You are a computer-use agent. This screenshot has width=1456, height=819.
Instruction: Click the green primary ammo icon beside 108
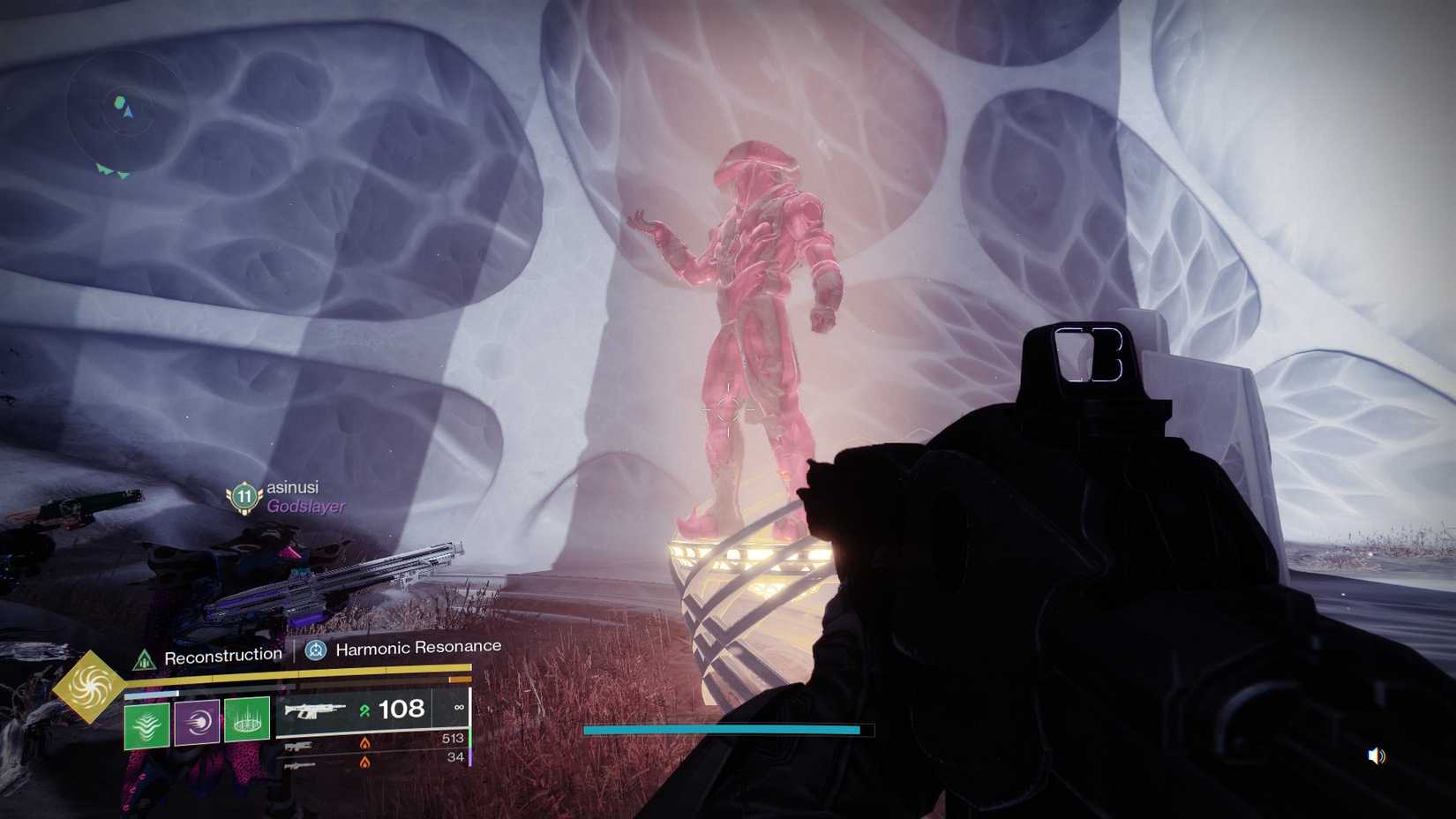coord(365,710)
